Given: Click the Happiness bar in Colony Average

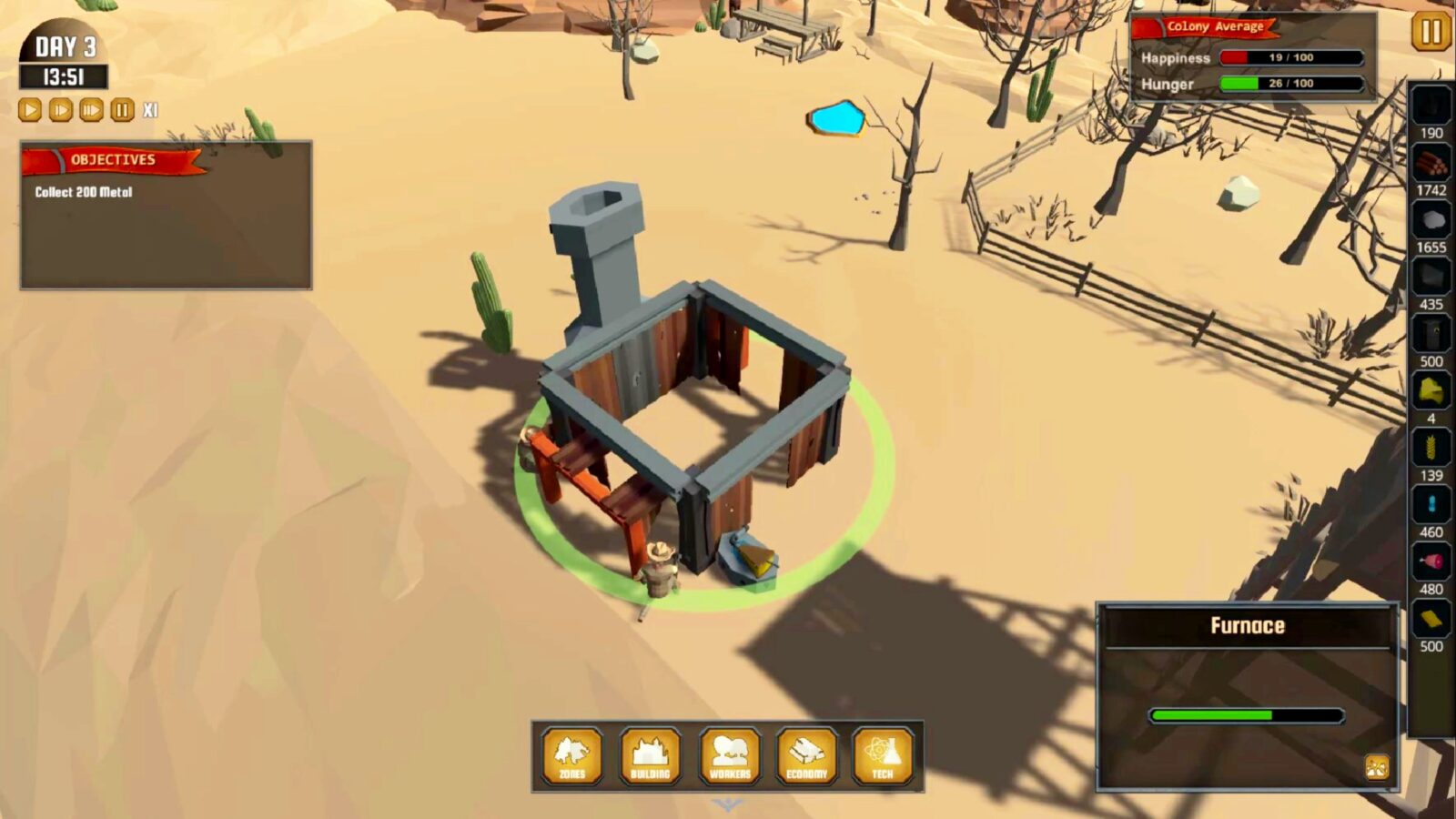Looking at the screenshot, I should 1293,57.
